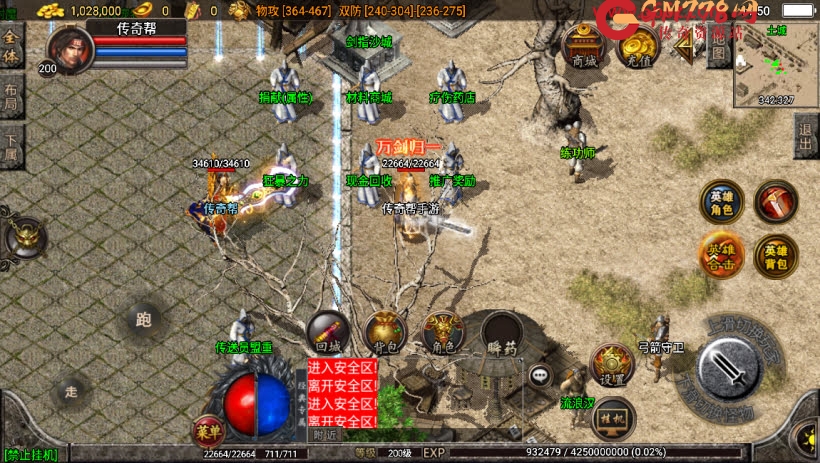Open the 英雄背包 hero bag
This screenshot has height=463, width=820.
click(775, 255)
